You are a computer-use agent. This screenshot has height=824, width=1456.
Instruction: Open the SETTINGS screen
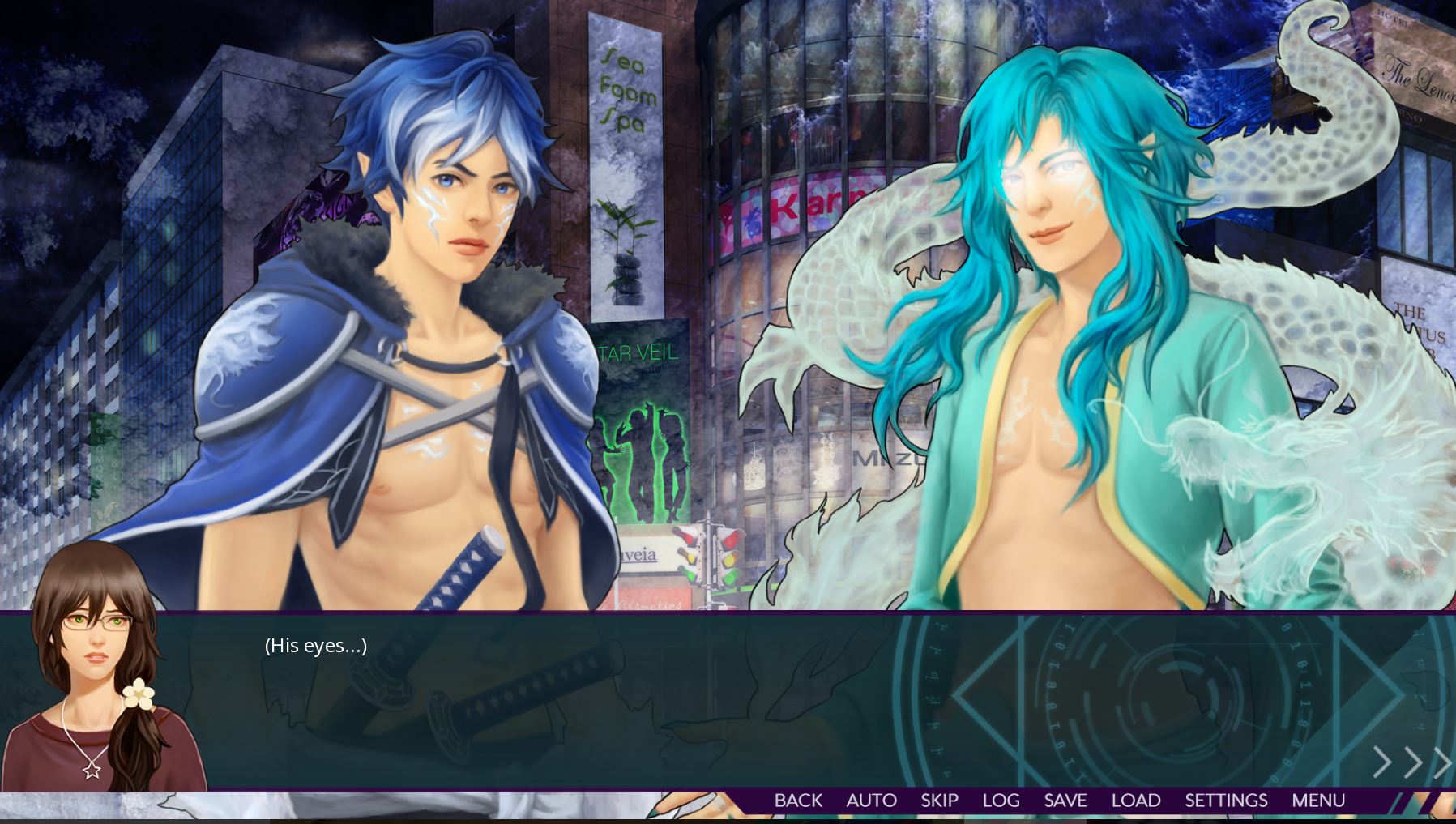click(1226, 801)
